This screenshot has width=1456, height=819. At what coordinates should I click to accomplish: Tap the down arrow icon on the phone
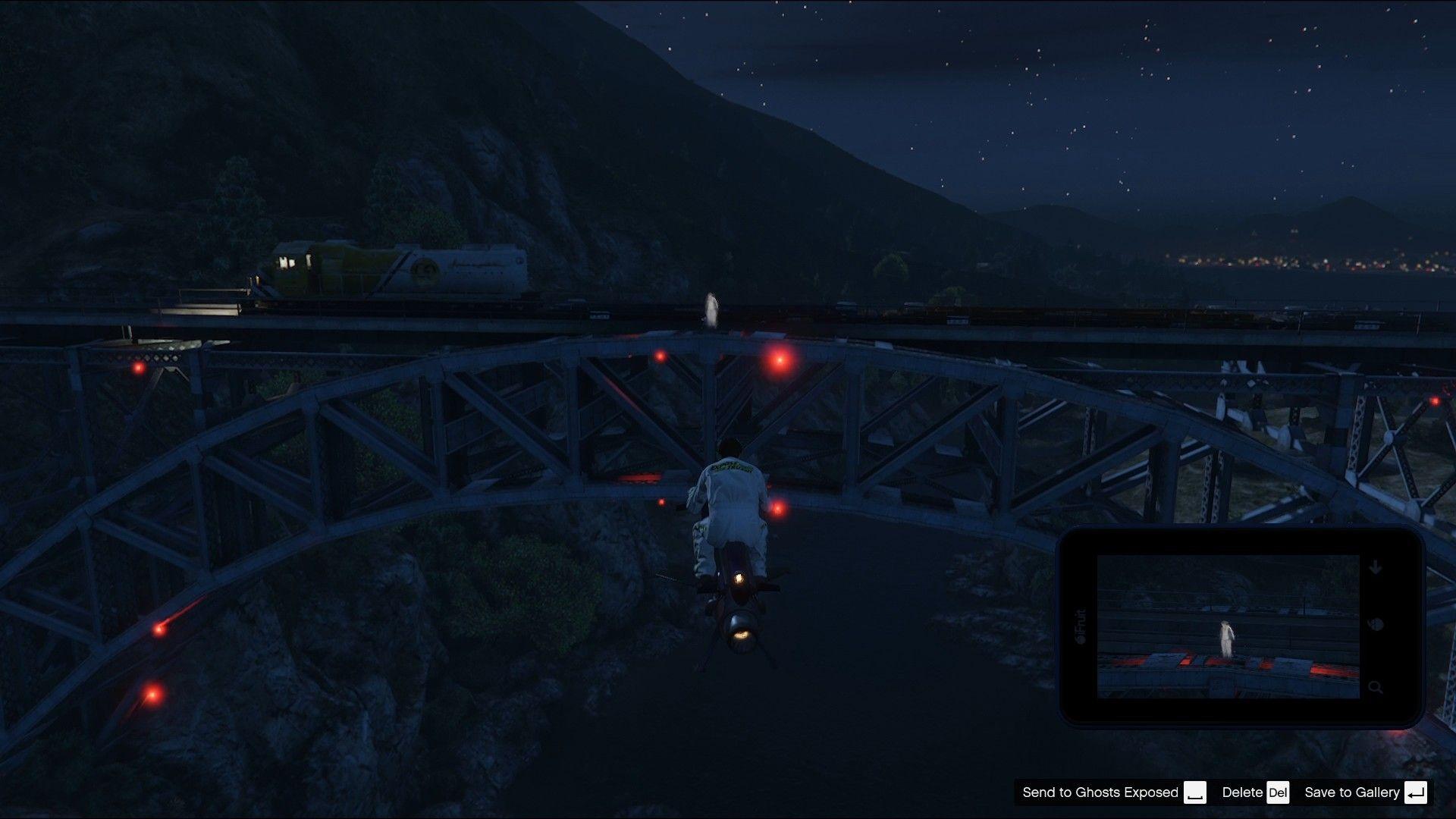1376,568
